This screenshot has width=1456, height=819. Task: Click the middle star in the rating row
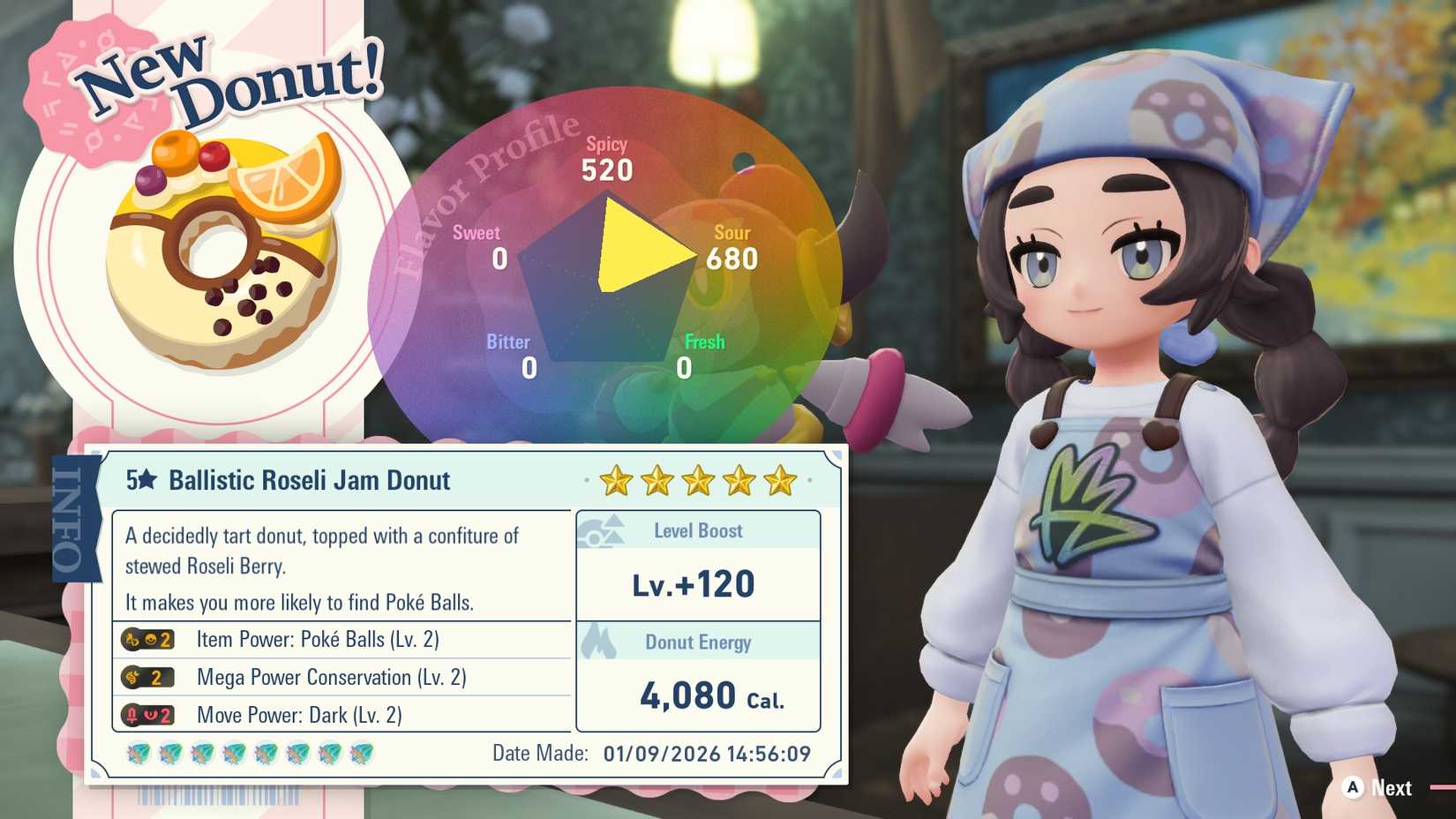697,480
